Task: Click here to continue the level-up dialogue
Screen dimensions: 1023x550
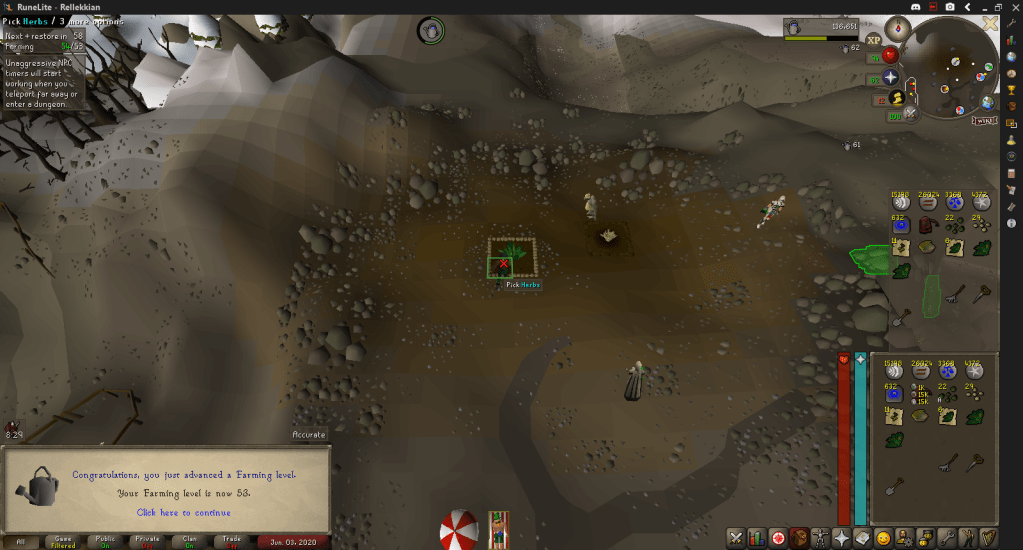Action: pos(182,513)
